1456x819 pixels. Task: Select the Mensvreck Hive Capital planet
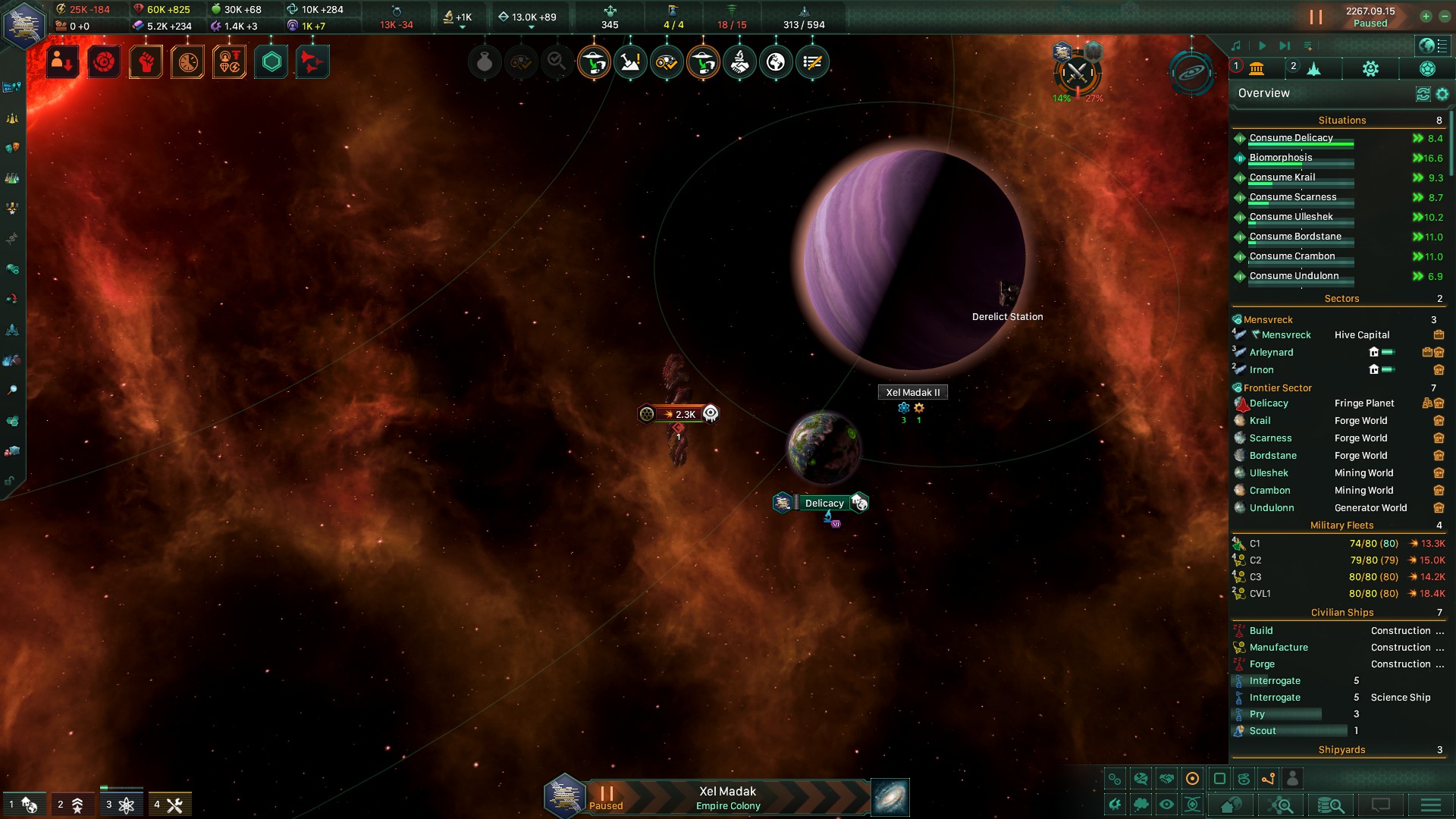point(1285,335)
